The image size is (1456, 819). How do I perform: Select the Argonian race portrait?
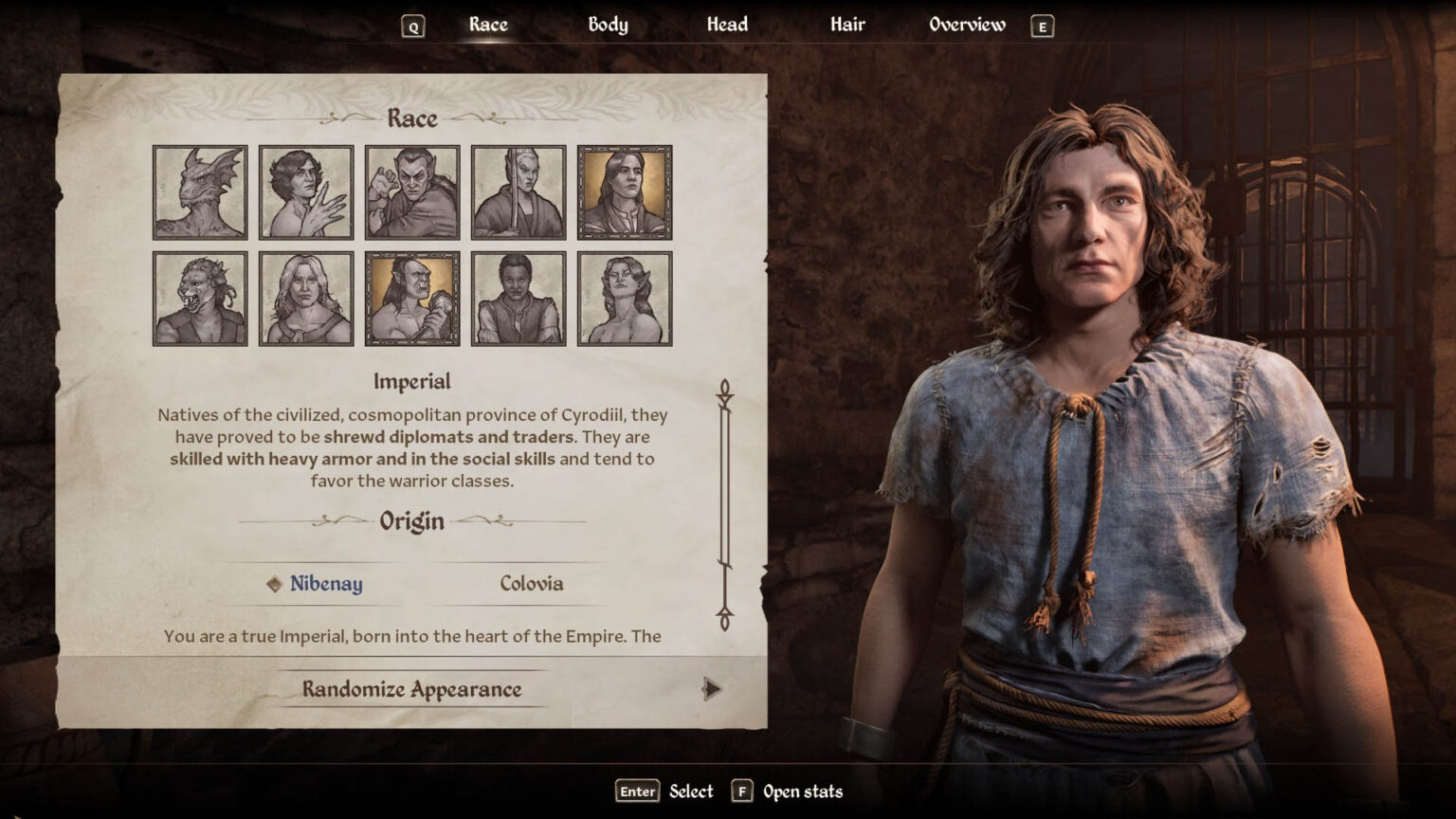pos(199,190)
